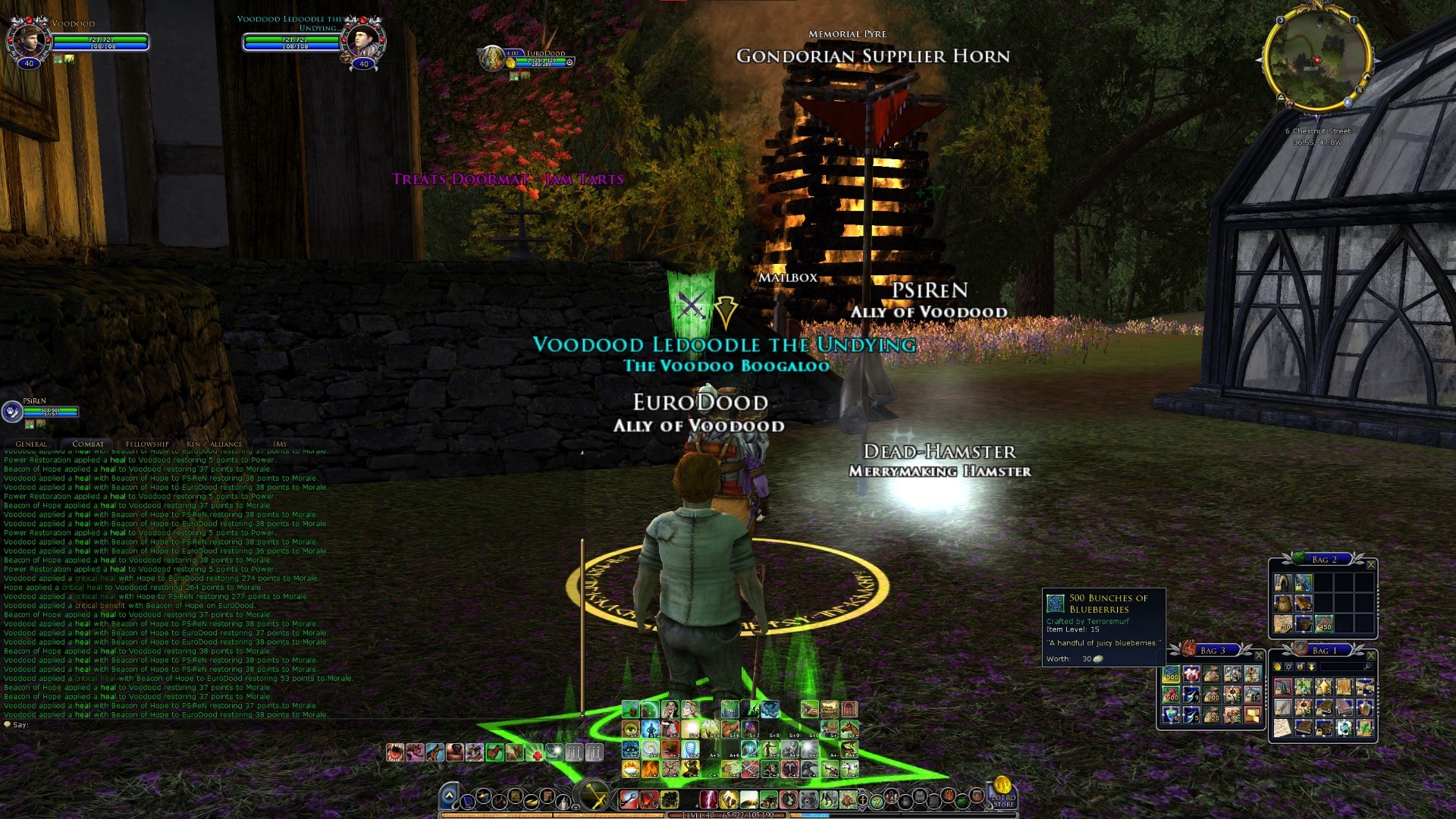Use the brown horse mount skill
The width and height of the screenshot is (1456, 819).
[849, 730]
